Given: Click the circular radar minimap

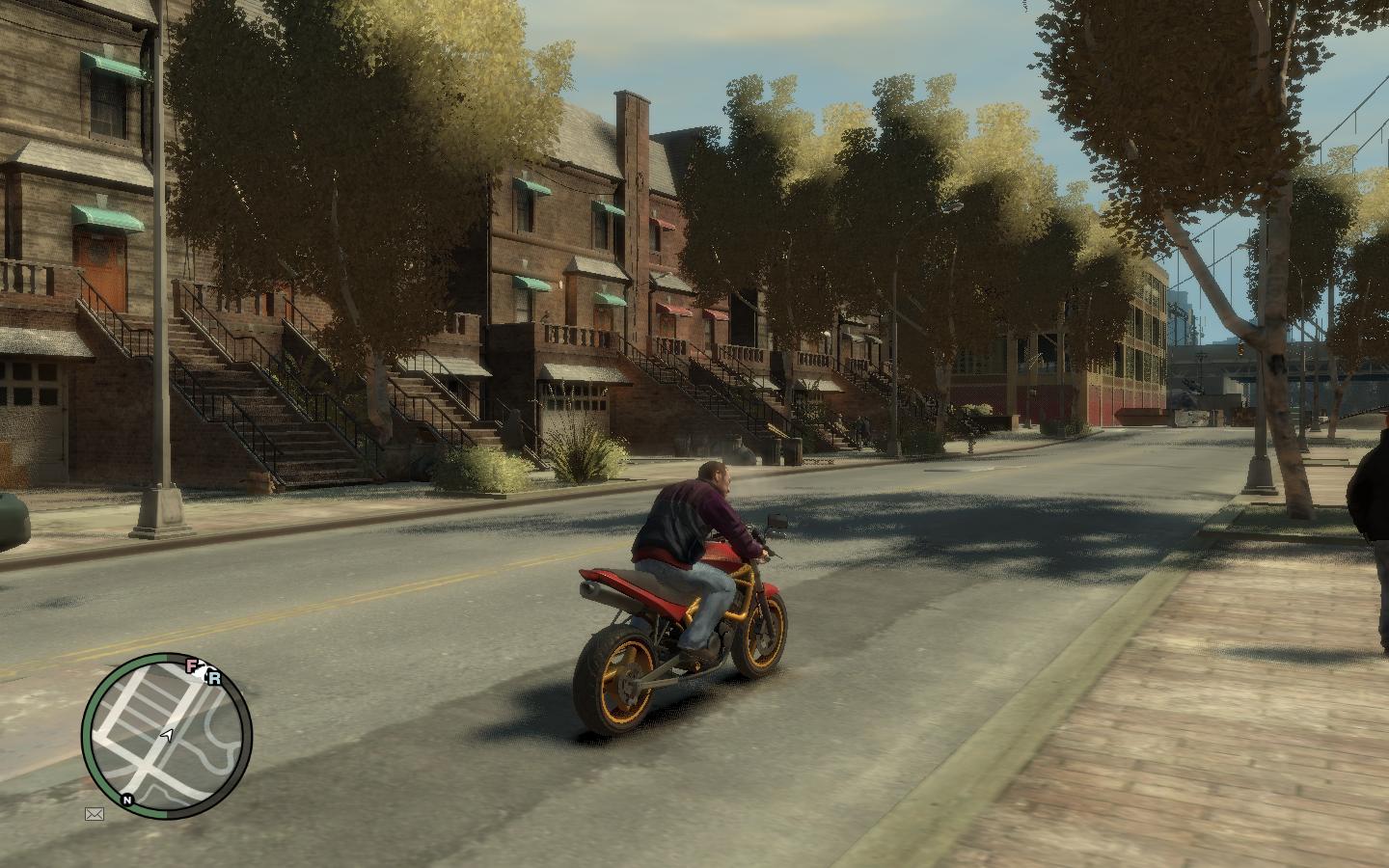Looking at the screenshot, I should [x=166, y=735].
